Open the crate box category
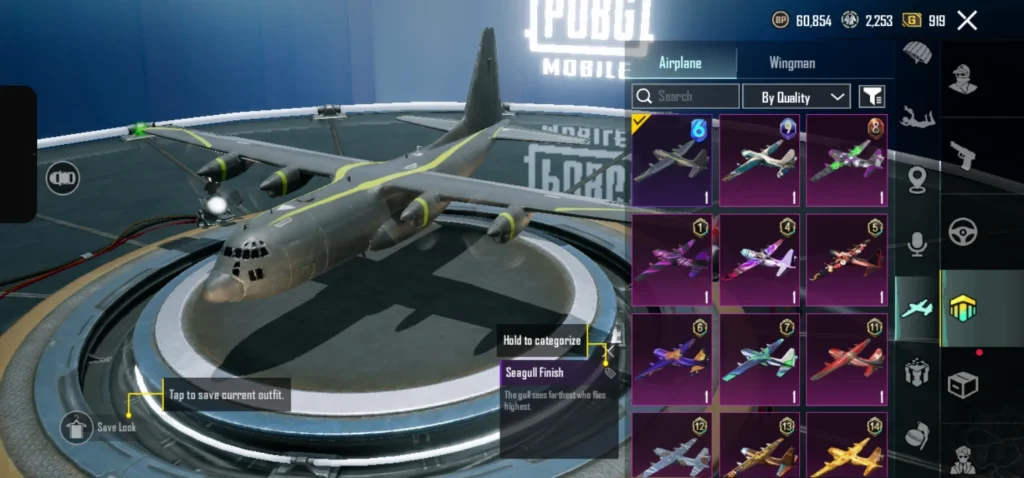 click(x=963, y=384)
